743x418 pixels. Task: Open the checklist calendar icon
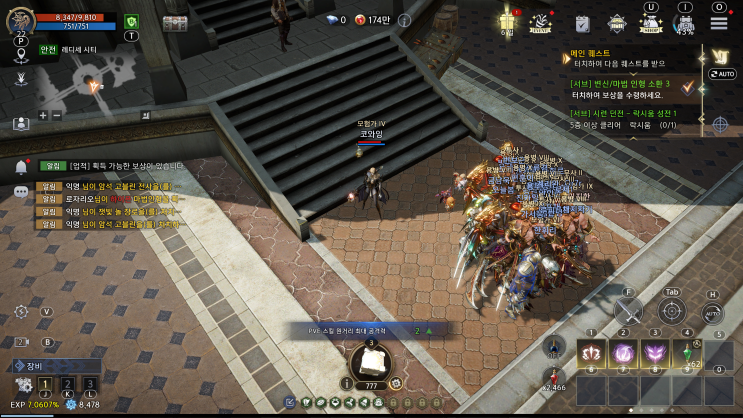[582, 22]
